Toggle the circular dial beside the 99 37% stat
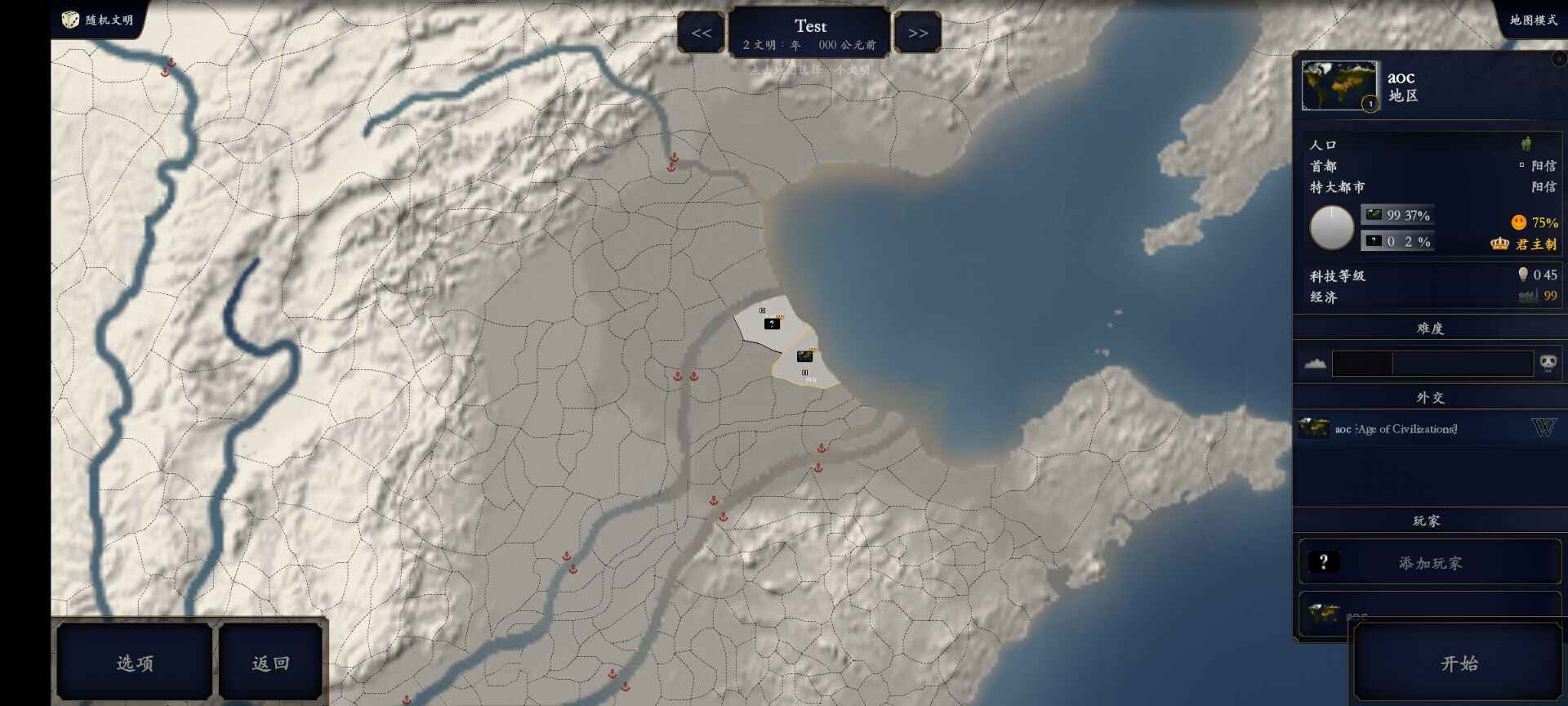Screen dimensions: 1568x706 pyautogui.click(x=1333, y=227)
